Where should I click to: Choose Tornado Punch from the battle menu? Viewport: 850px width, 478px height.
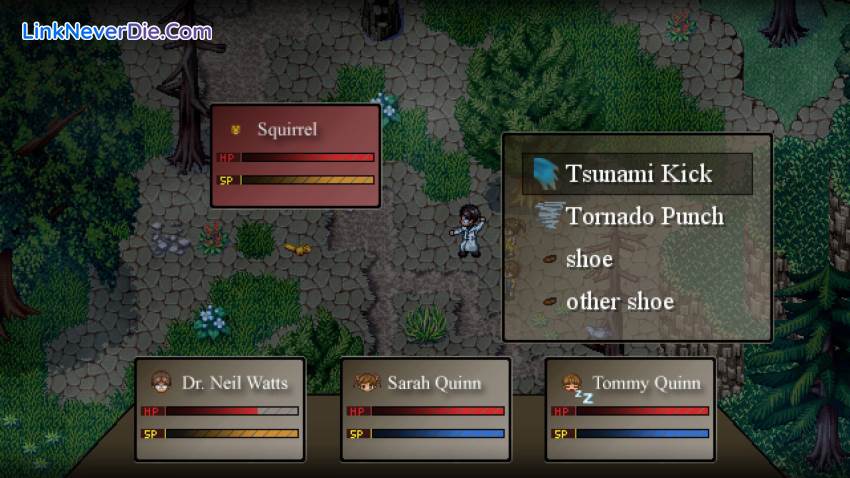[643, 216]
